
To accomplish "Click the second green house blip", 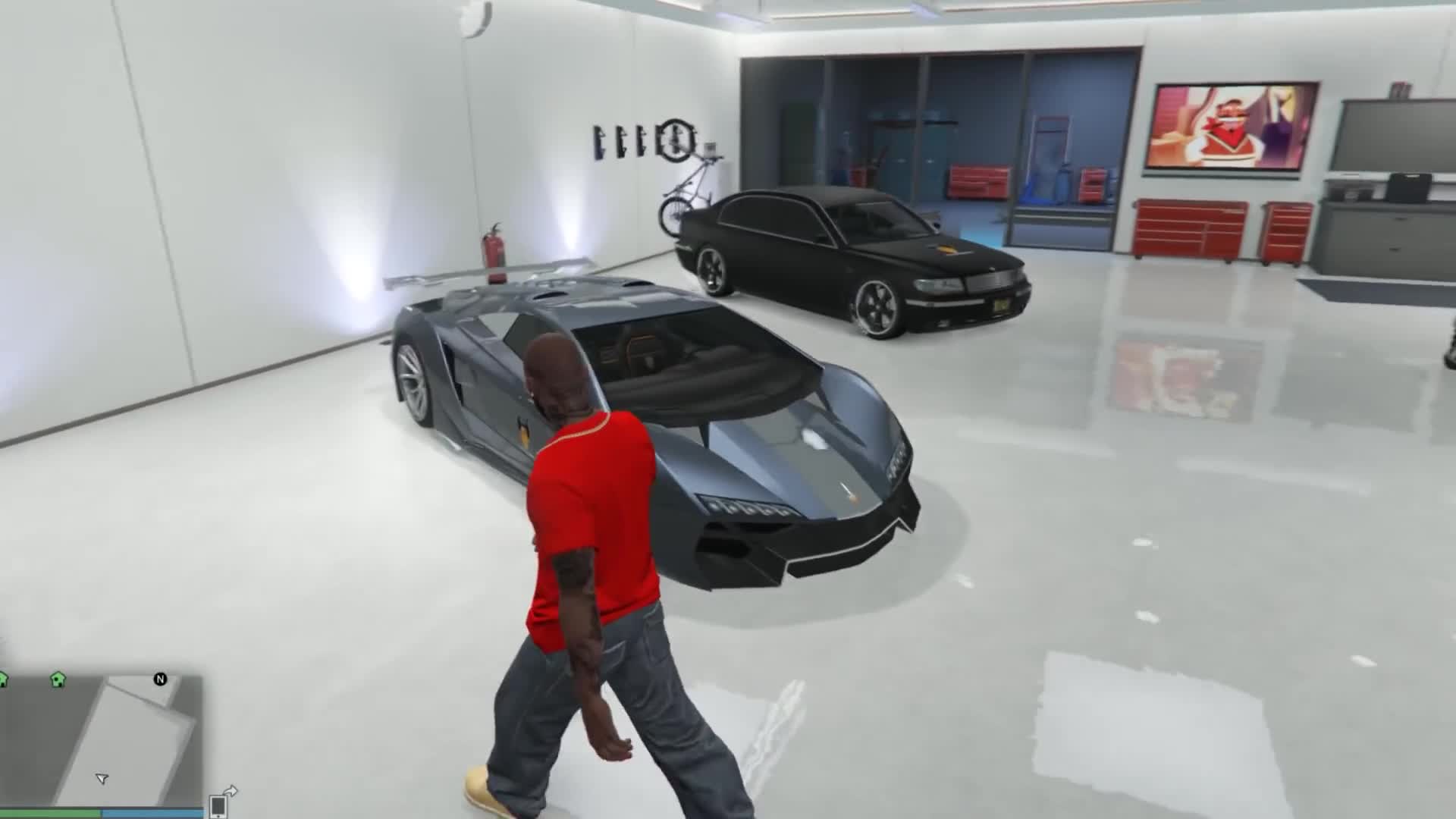I will coord(57,680).
